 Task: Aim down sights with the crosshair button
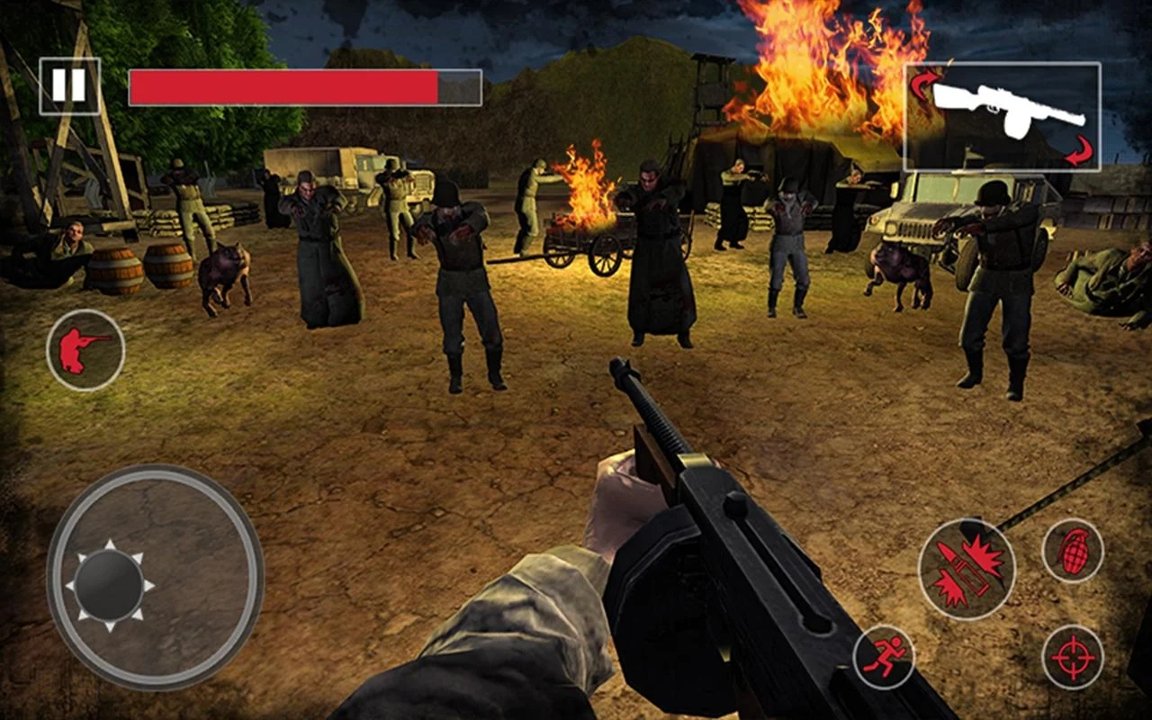click(x=1072, y=657)
